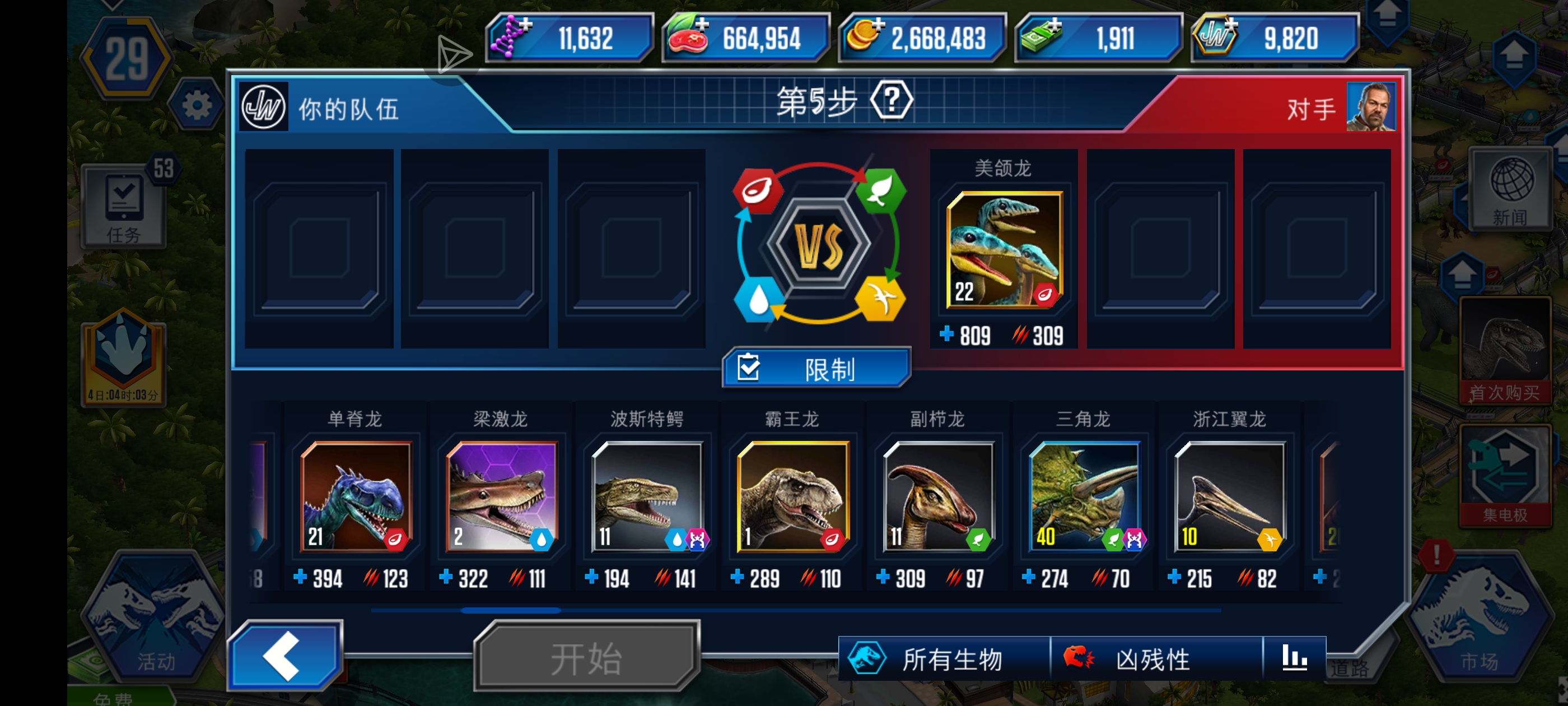Image resolution: width=1568 pixels, height=706 pixels.
Task: Open the step 5 help question mark
Action: pos(891,102)
